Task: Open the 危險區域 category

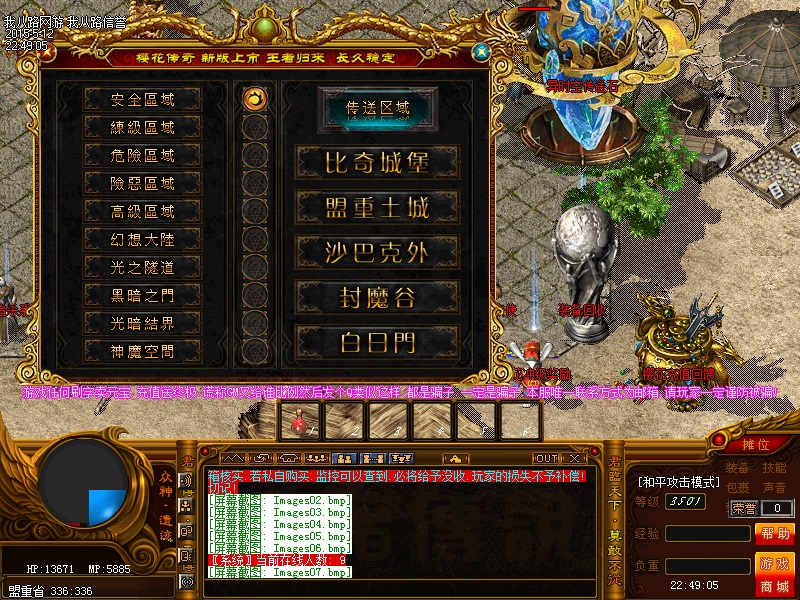Action: (142, 156)
